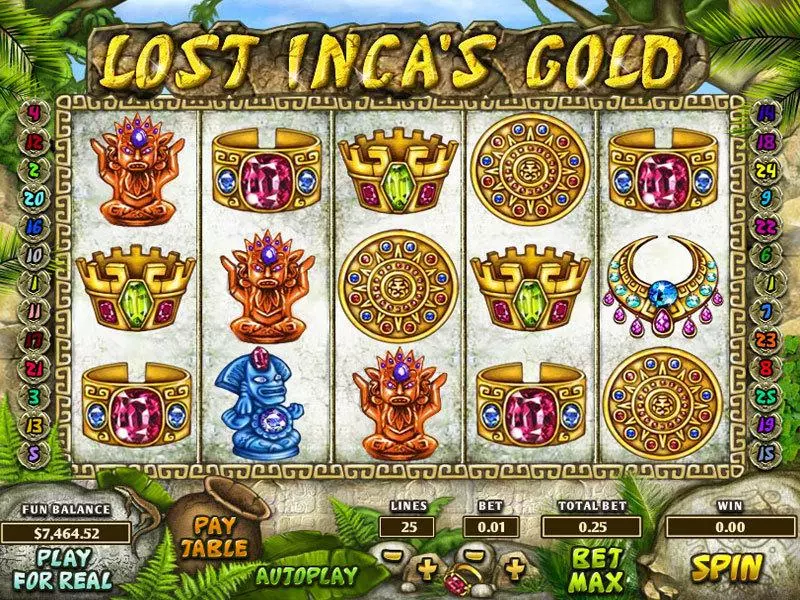Activate payline marker 5
The width and height of the screenshot is (800, 600).
click(x=35, y=453)
